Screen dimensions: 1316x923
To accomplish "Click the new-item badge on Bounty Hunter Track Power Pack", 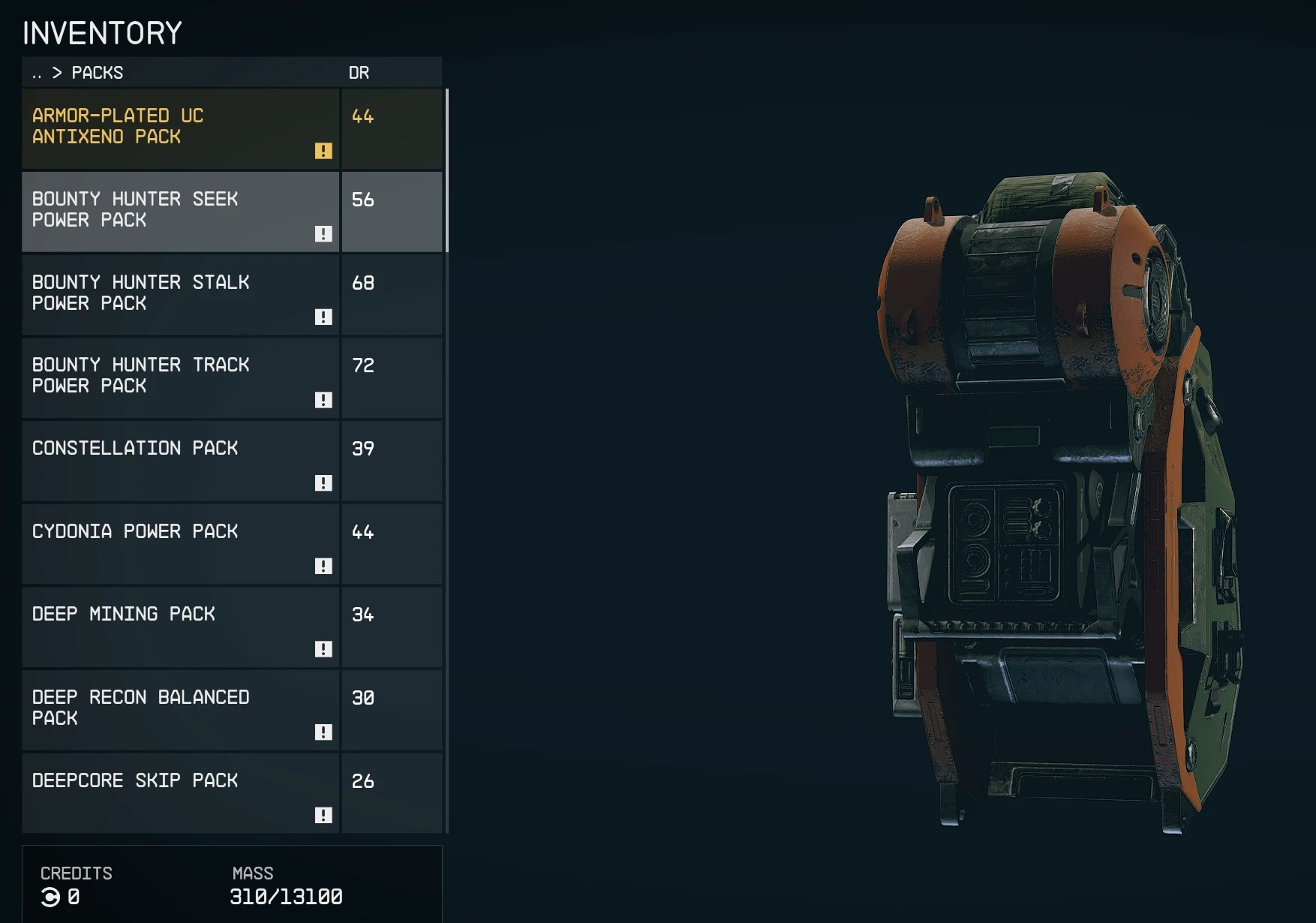I will [324, 401].
